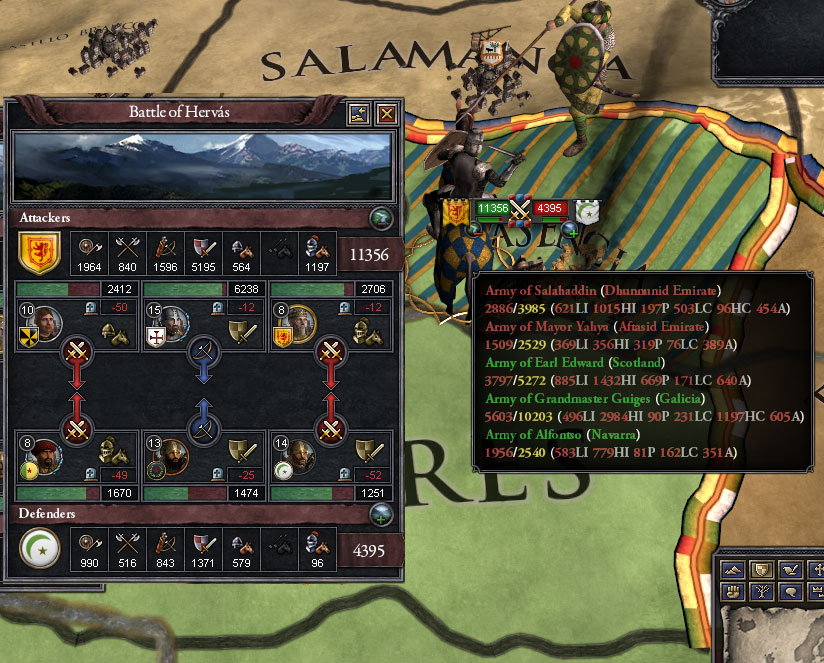The width and height of the screenshot is (824, 663).
Task: Open the attackers' center commander portrait
Action: click(x=173, y=323)
